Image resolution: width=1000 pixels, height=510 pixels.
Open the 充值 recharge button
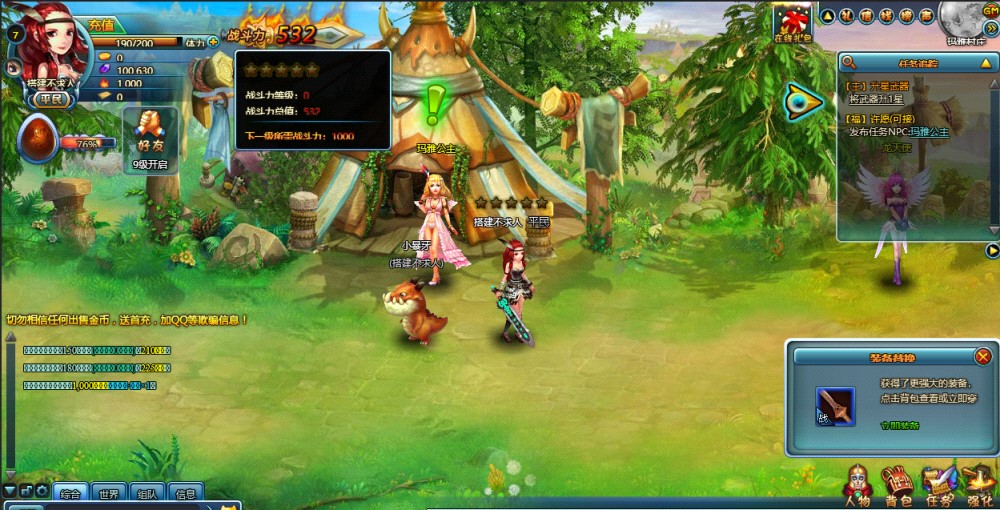[101, 25]
